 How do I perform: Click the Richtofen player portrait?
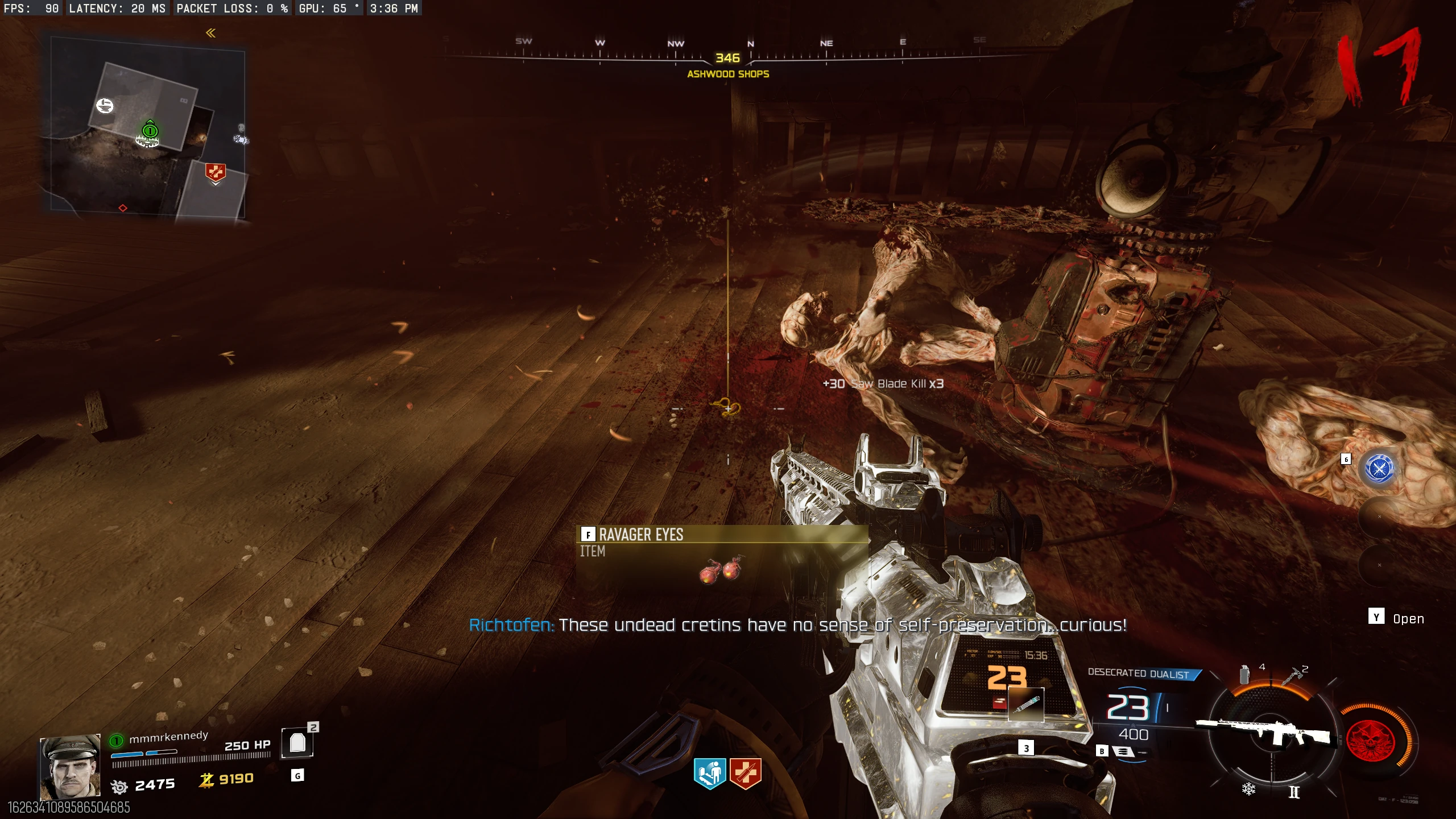point(70,767)
